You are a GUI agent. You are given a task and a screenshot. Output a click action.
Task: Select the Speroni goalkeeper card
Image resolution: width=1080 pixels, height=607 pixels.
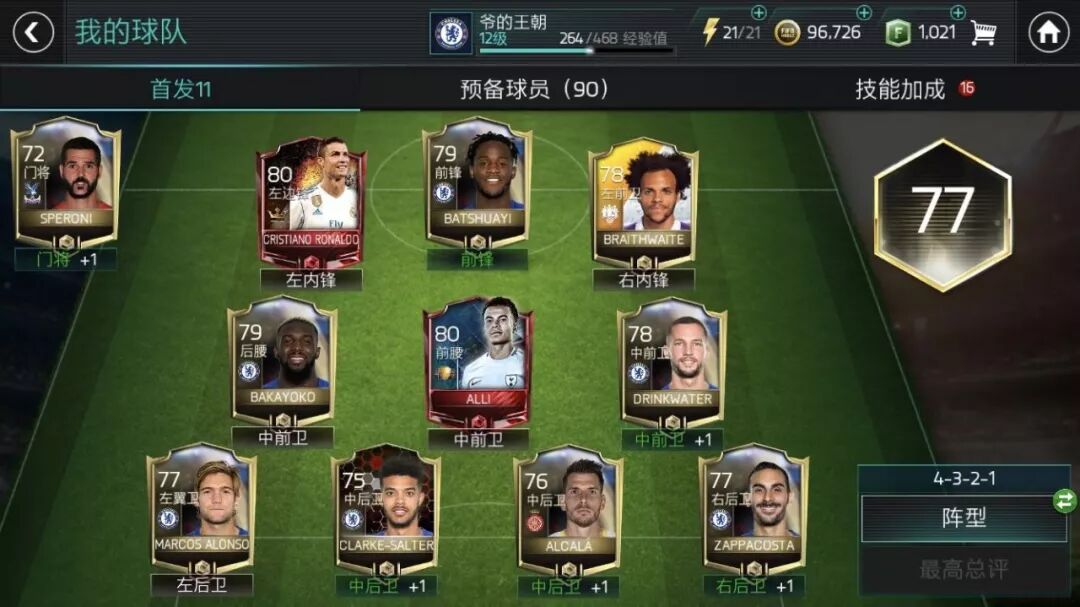click(66, 182)
